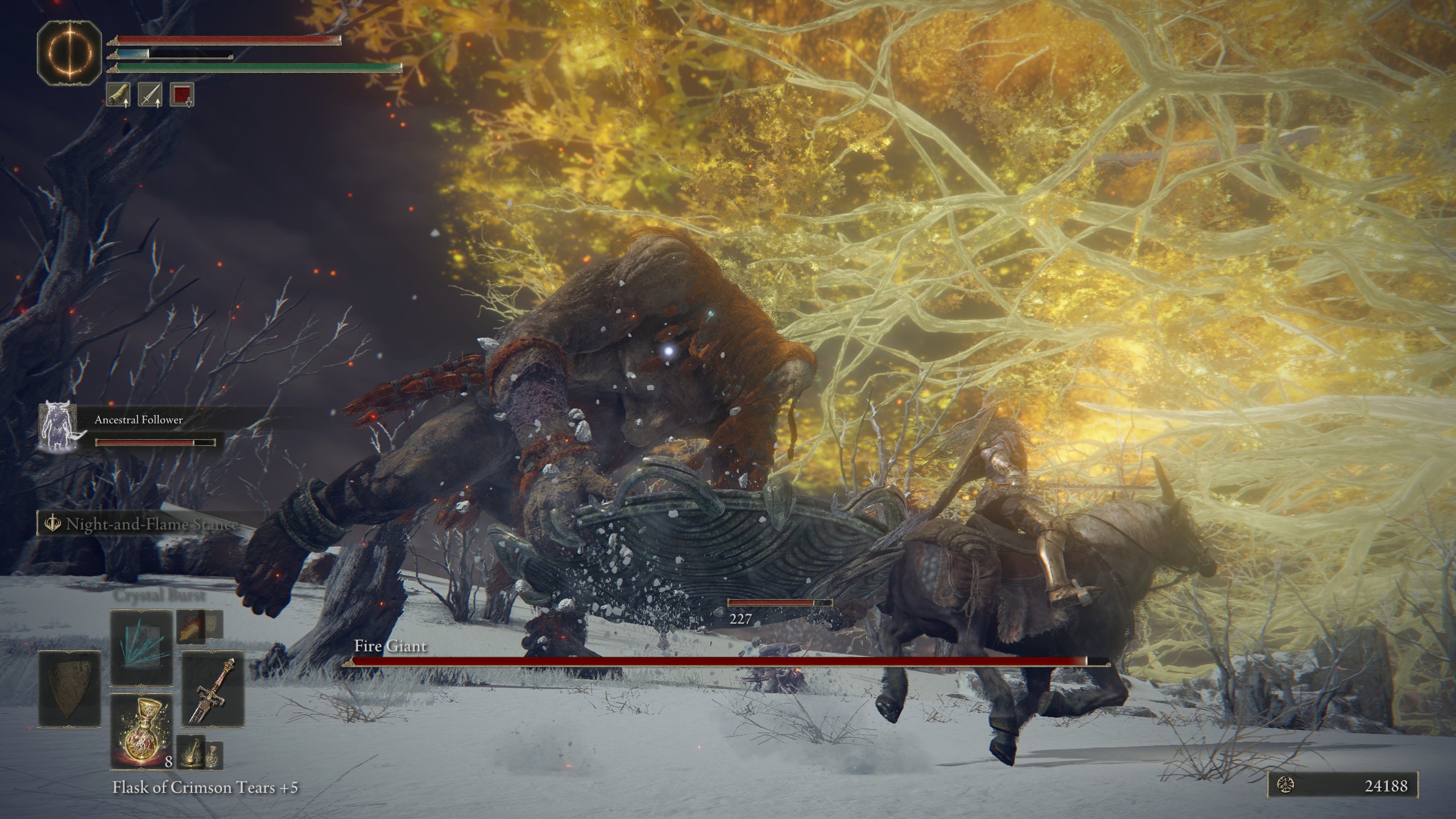Select the equipped sword slot

click(x=212, y=689)
